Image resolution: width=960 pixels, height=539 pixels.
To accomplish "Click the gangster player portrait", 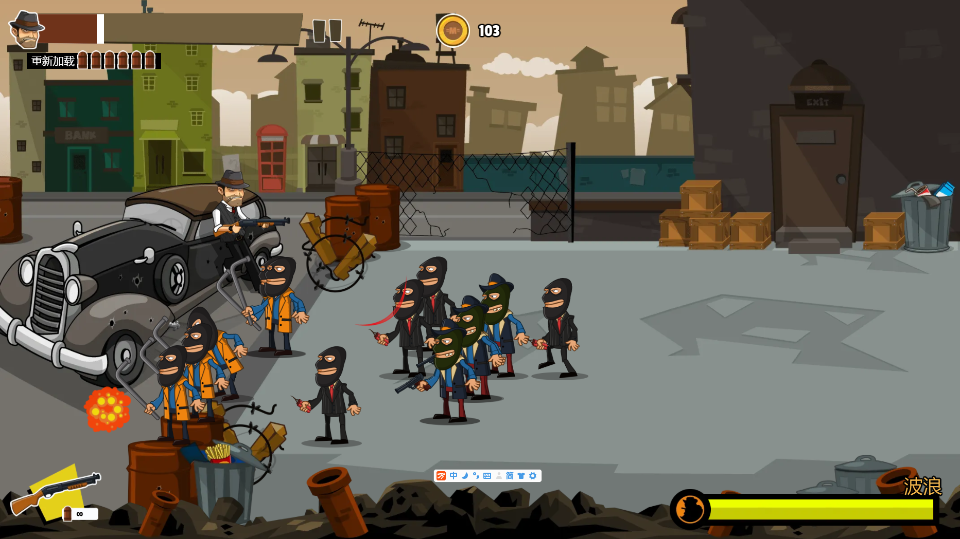I will pyautogui.click(x=25, y=29).
